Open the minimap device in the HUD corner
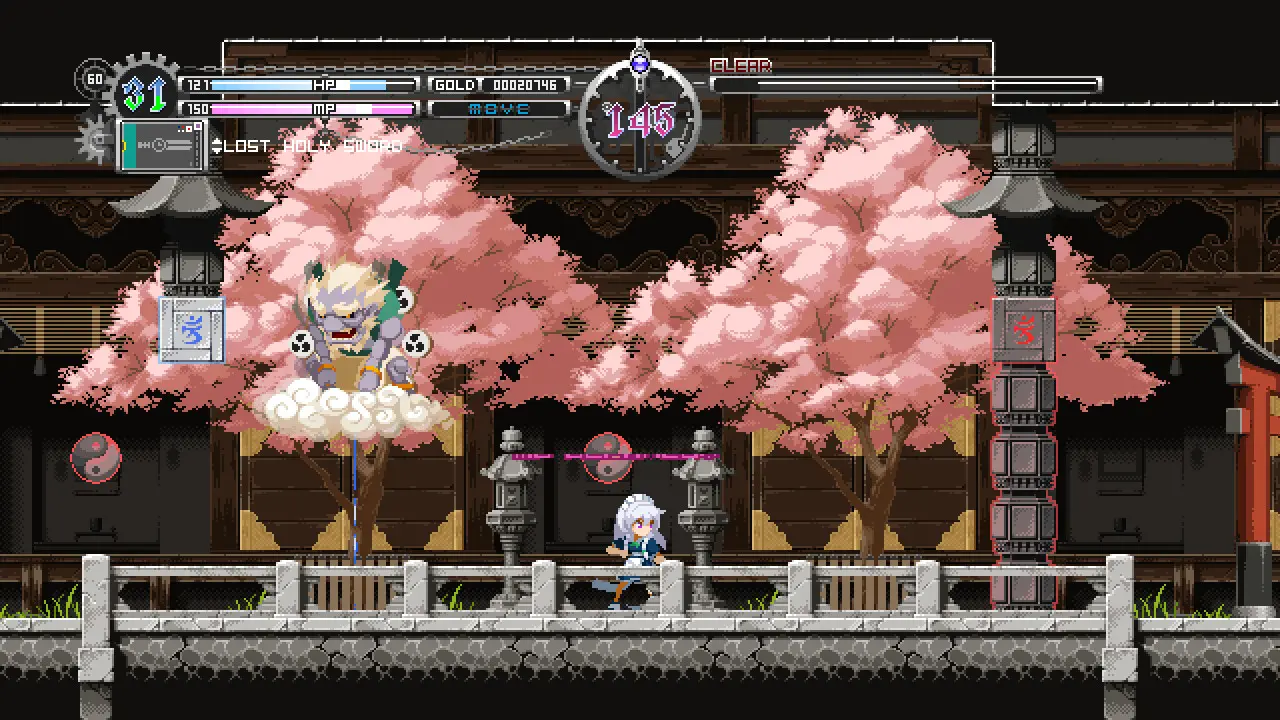This screenshot has height=720, width=1280. point(160,143)
